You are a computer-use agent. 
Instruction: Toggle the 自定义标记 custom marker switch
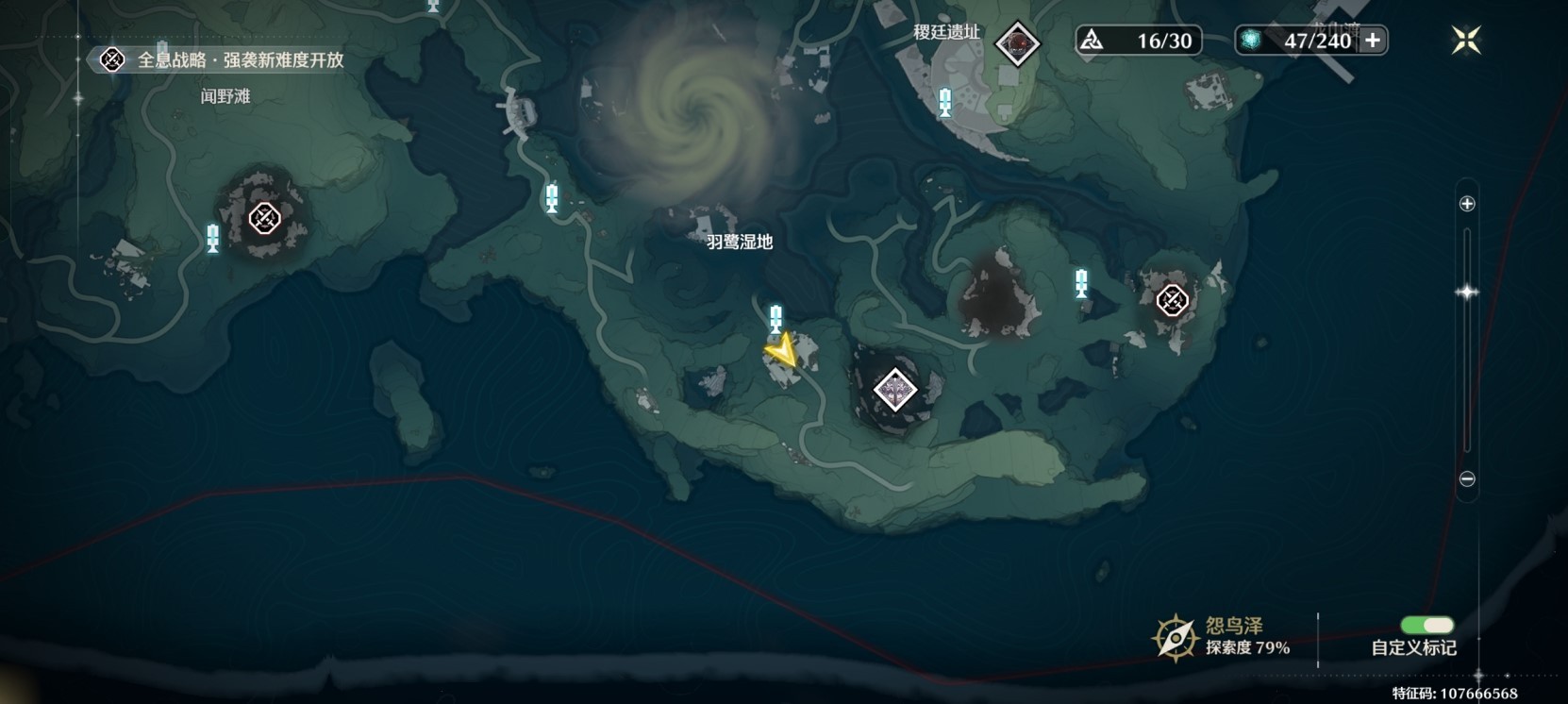pyautogui.click(x=1426, y=626)
